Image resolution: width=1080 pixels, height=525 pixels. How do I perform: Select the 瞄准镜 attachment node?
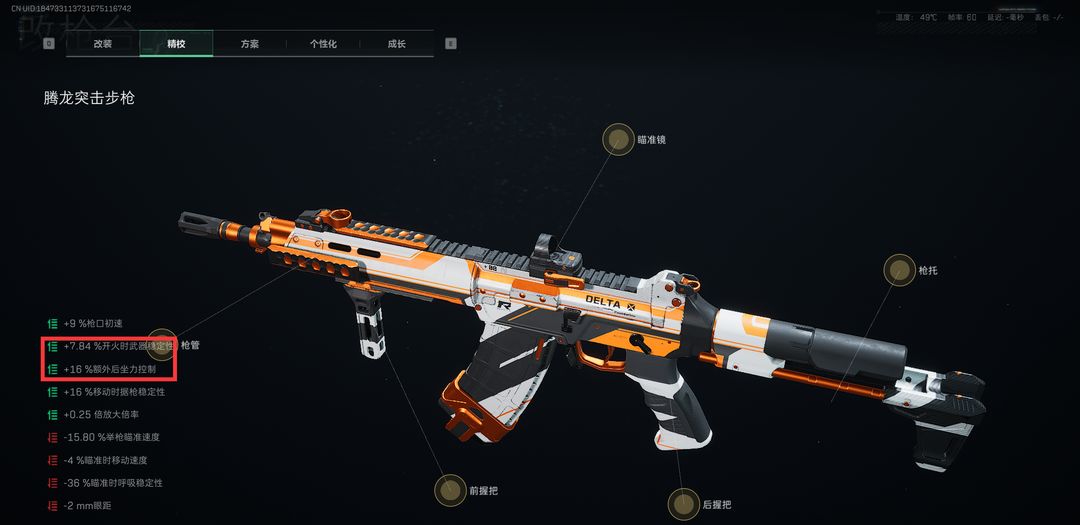[x=618, y=139]
